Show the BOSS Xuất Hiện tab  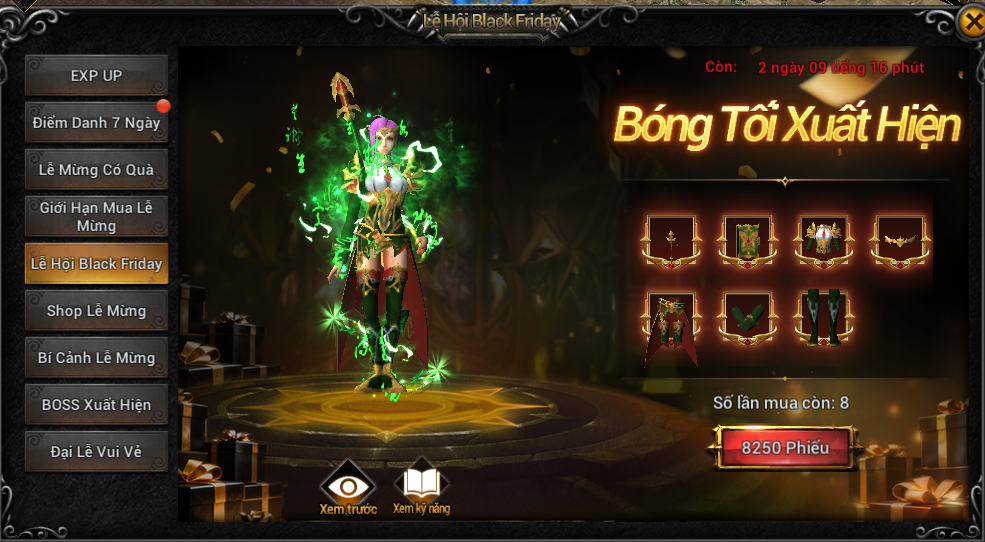click(x=96, y=405)
